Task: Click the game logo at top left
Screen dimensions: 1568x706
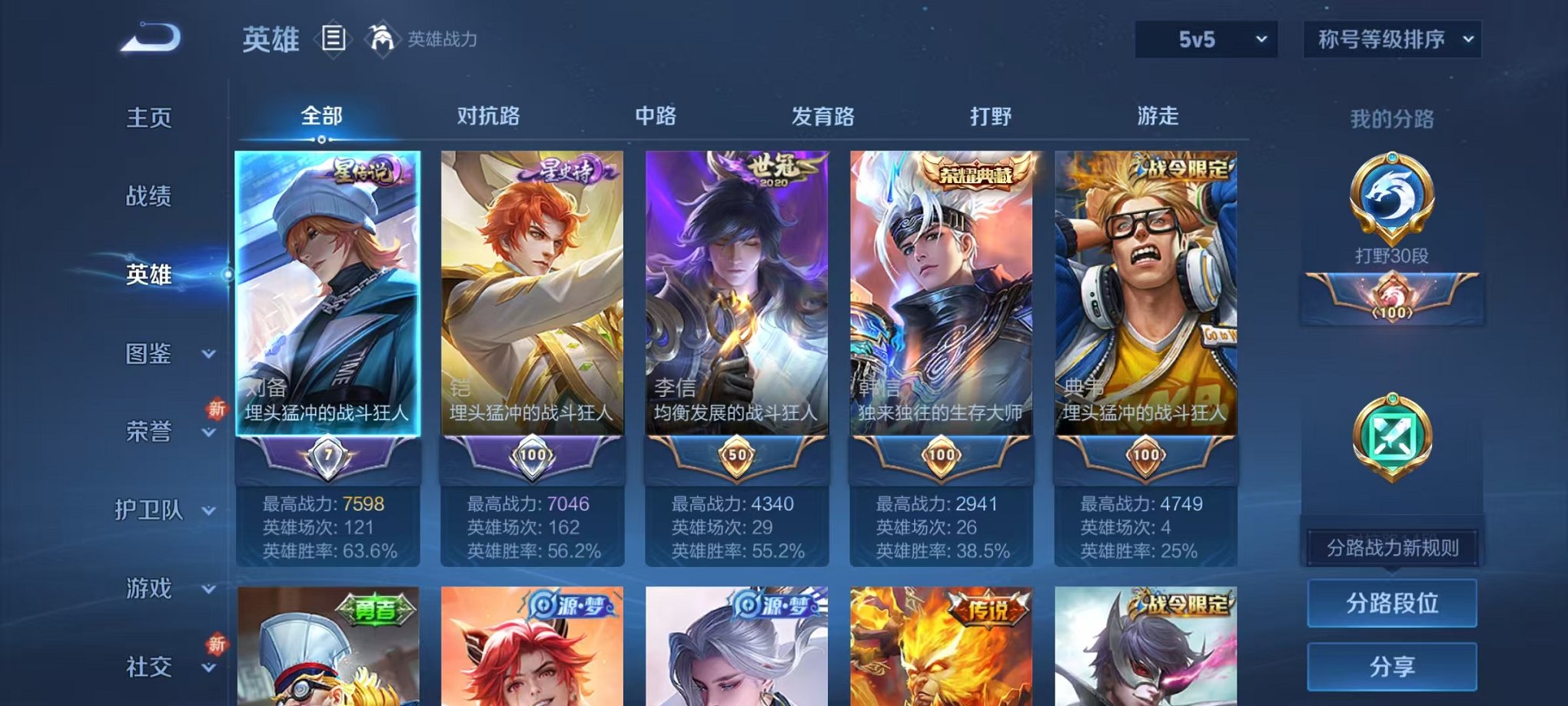Action: 148,37
